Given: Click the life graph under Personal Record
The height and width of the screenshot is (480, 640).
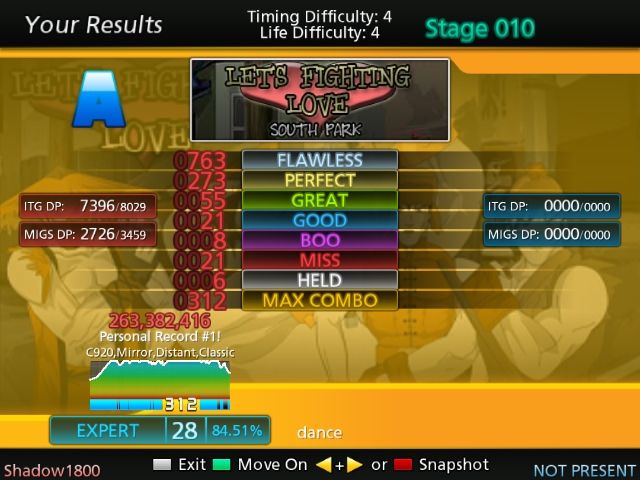Looking at the screenshot, I should click(160, 381).
